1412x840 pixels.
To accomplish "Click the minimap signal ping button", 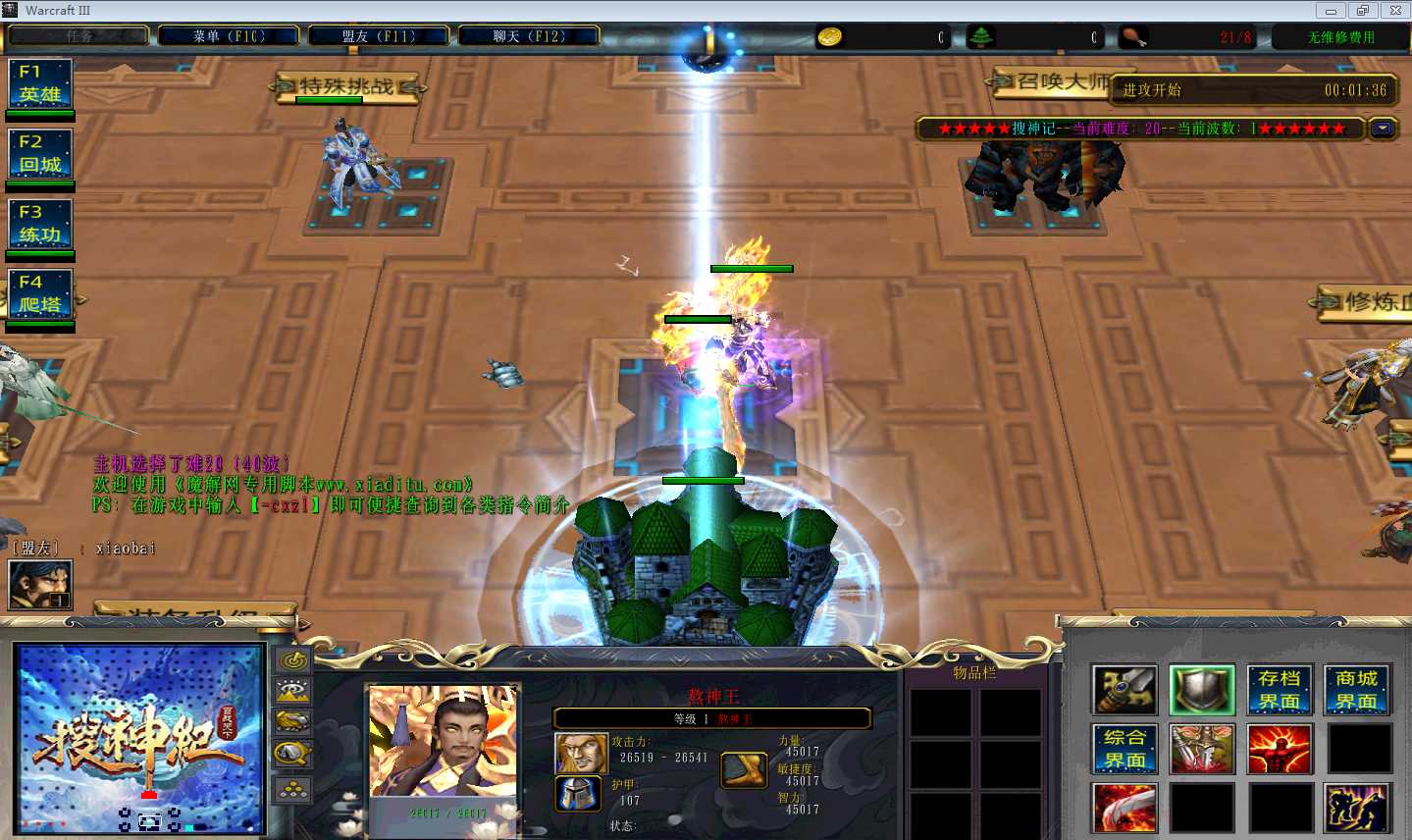I will pyautogui.click(x=292, y=660).
